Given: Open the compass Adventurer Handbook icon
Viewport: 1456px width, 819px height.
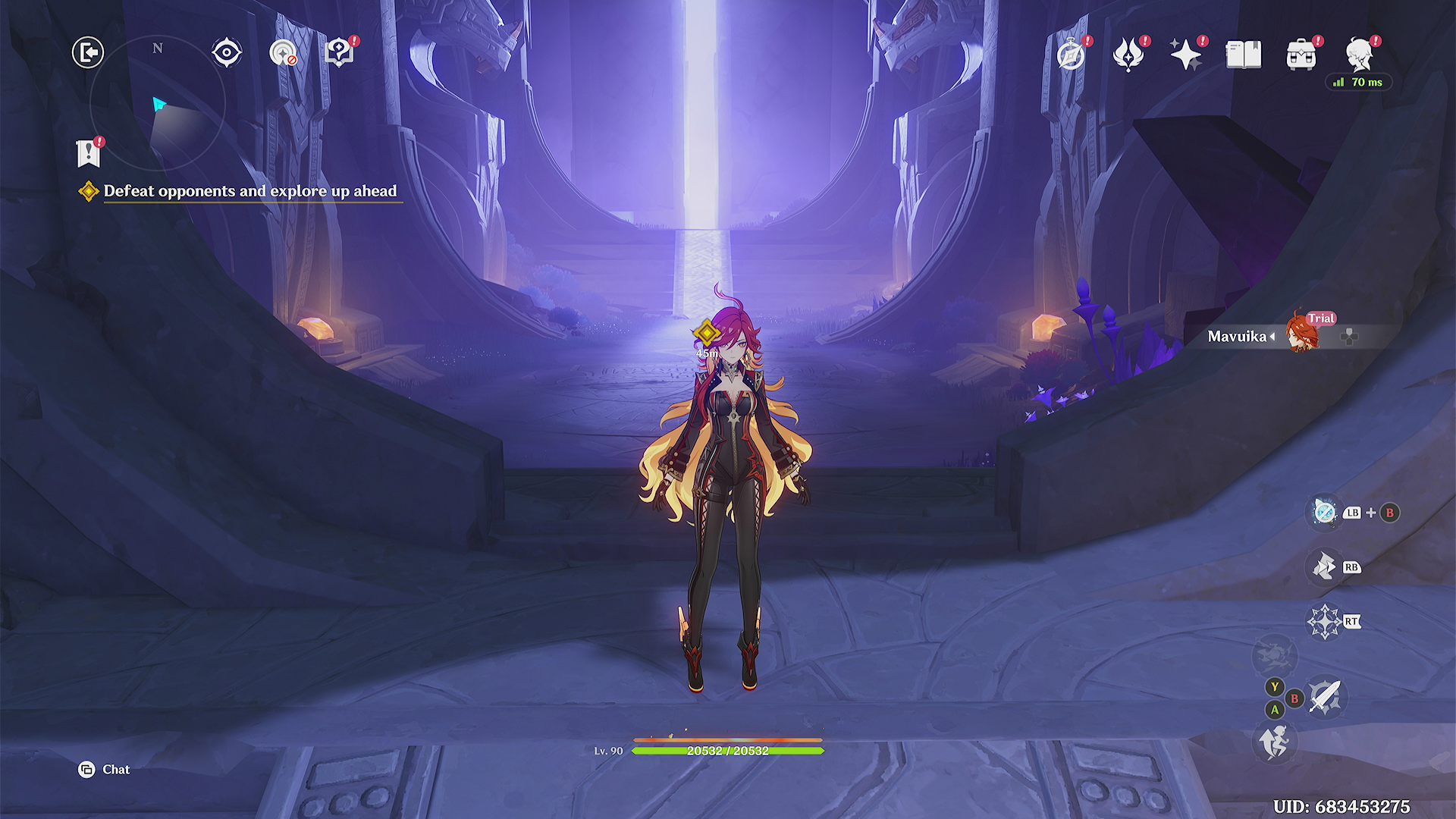Looking at the screenshot, I should coord(1071,55).
